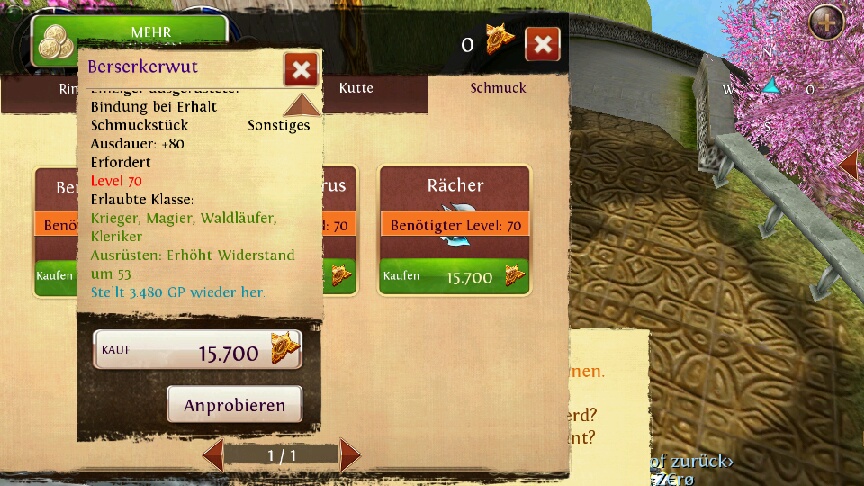
Task: Buy the Rächer item for 15.700
Action: coord(453,277)
